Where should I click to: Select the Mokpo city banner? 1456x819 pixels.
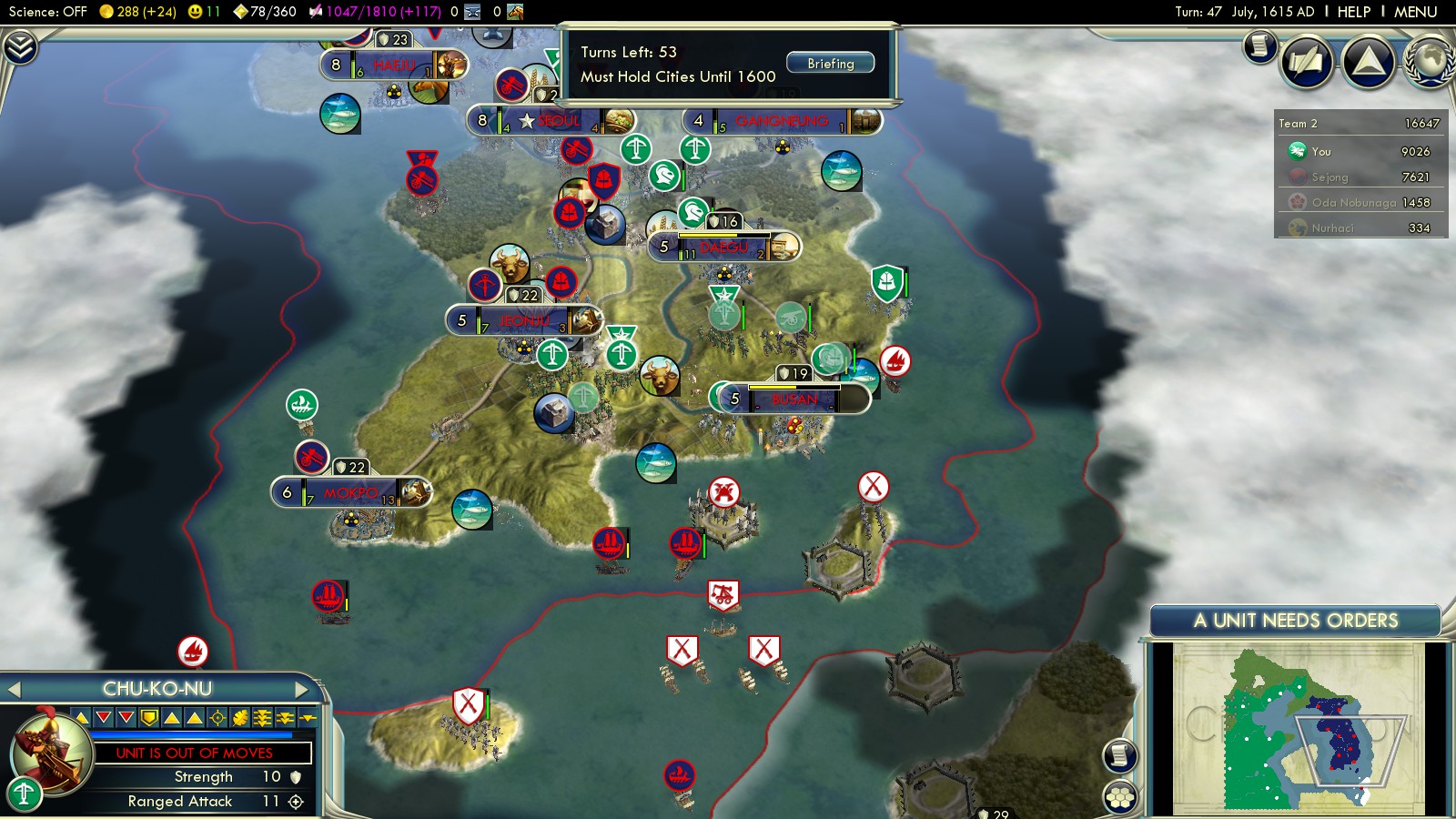351,492
